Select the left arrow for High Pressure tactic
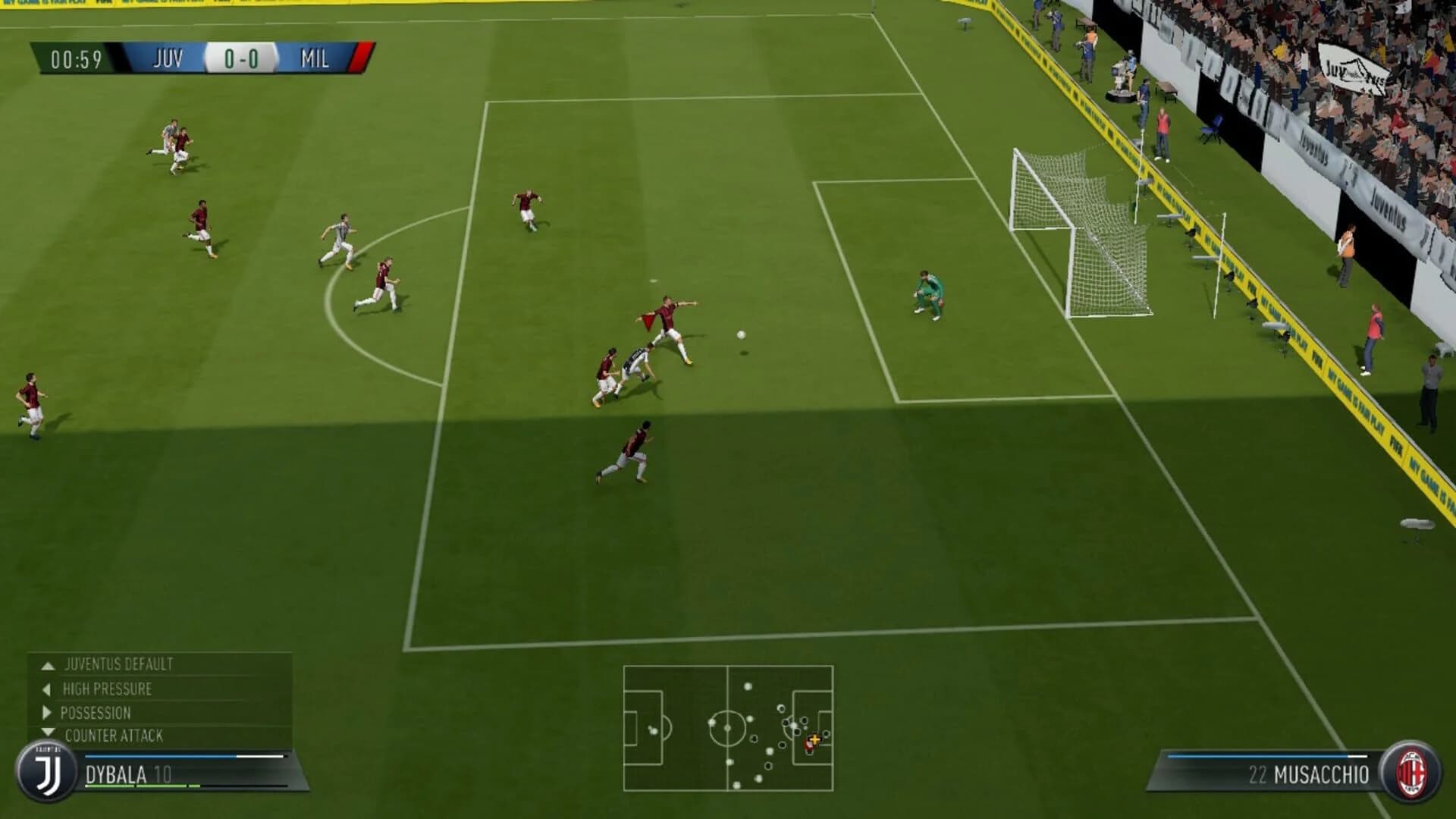Screen dimensions: 1456x819 click(48, 690)
